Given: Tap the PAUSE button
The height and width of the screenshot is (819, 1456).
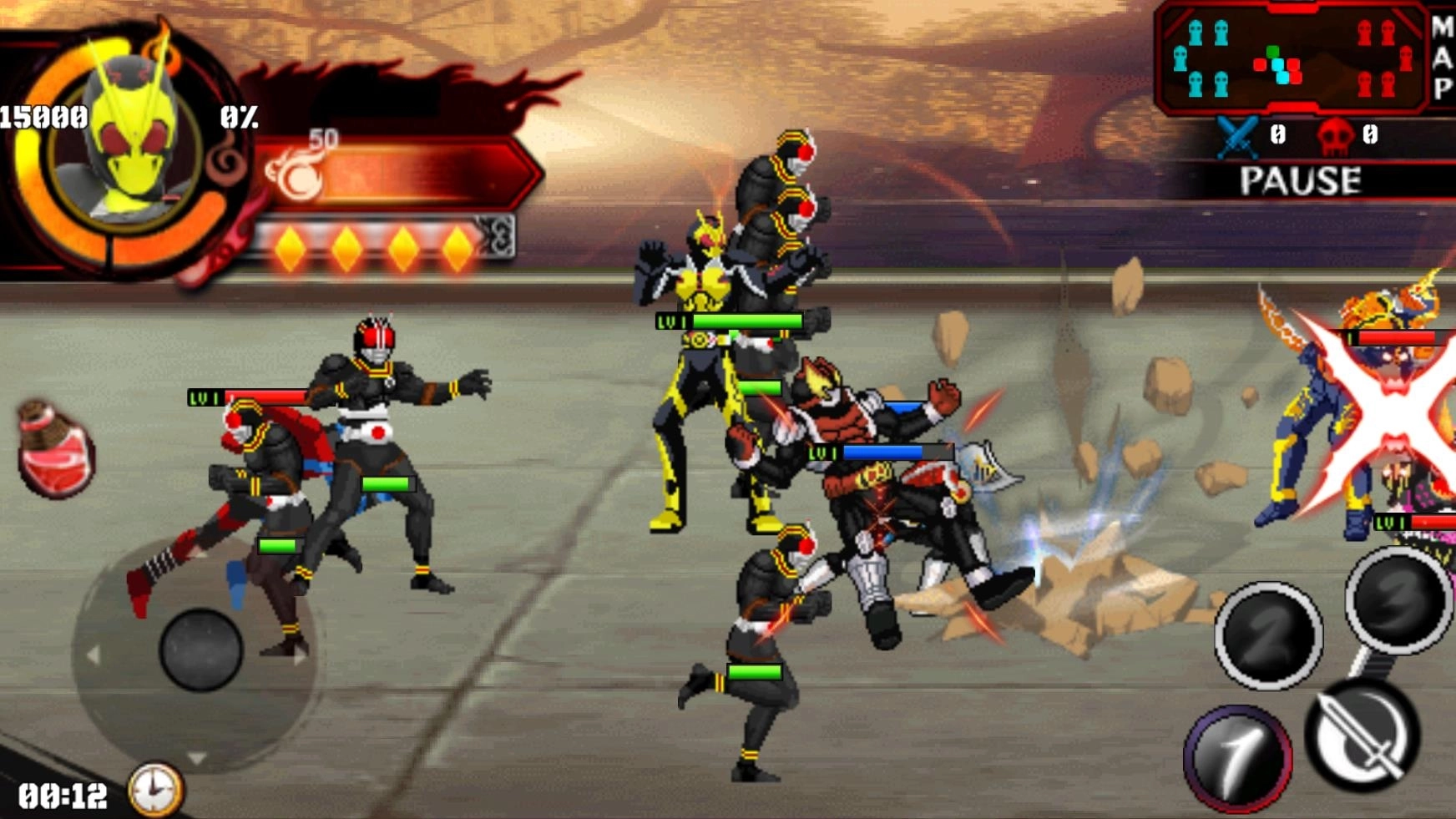Looking at the screenshot, I should tap(1300, 180).
